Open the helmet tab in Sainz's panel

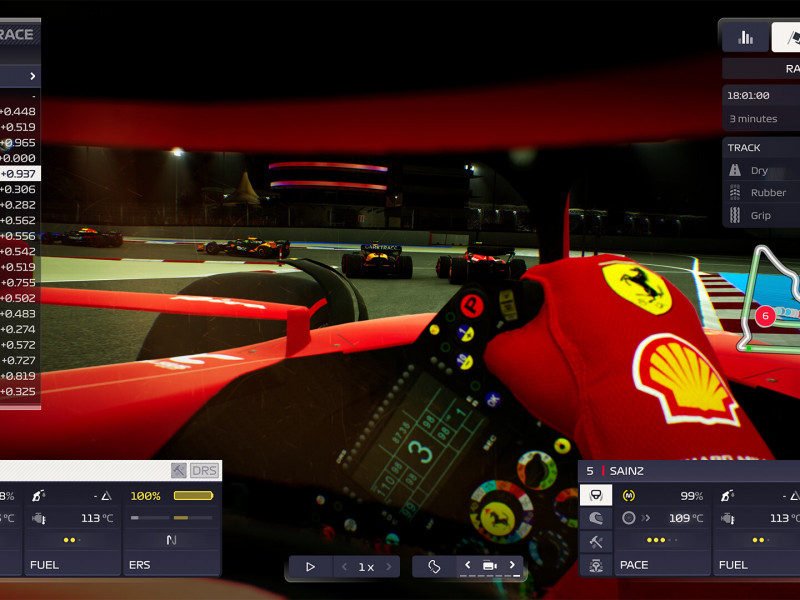[x=596, y=518]
